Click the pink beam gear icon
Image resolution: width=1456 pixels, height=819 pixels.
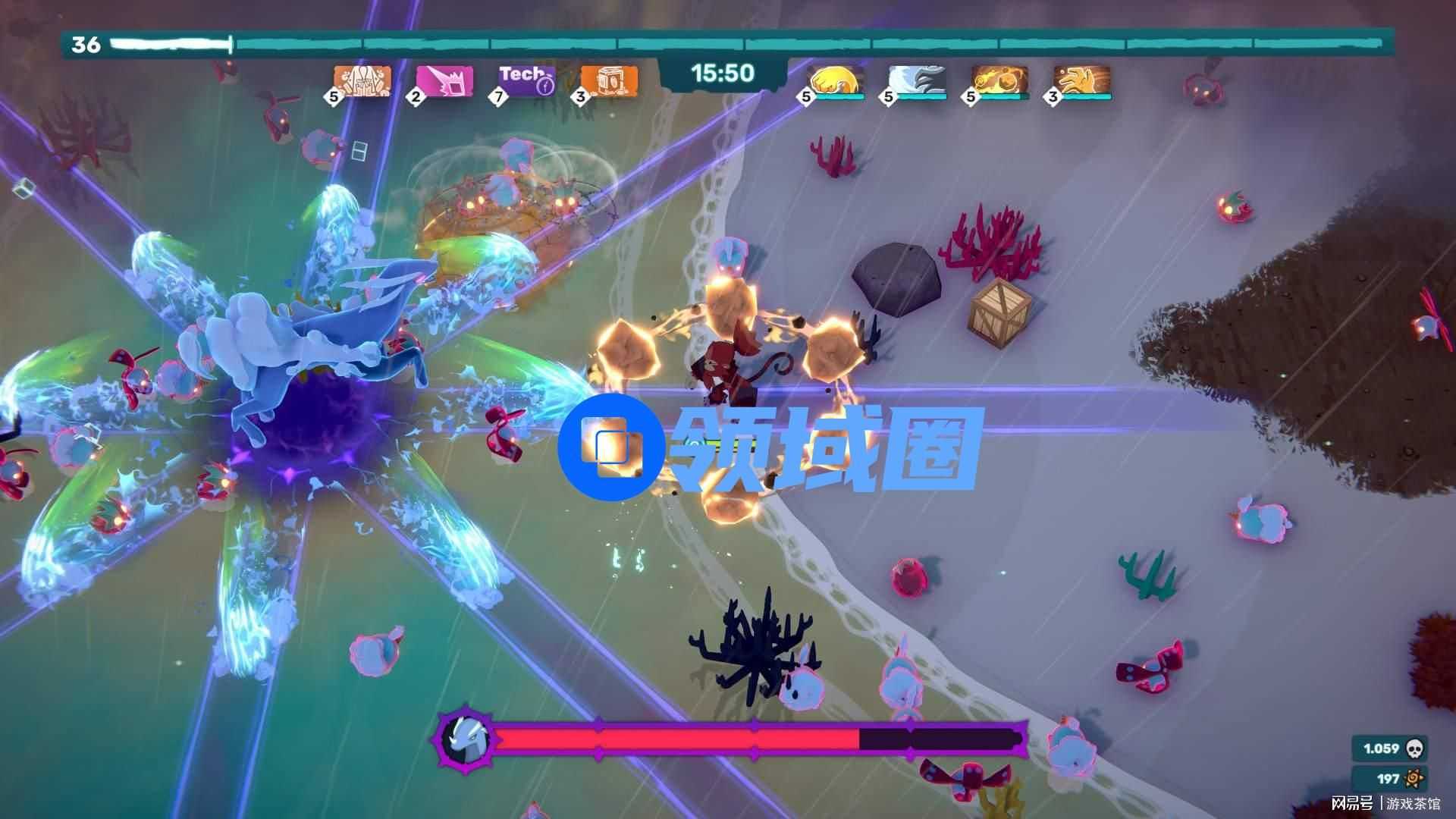(x=445, y=80)
